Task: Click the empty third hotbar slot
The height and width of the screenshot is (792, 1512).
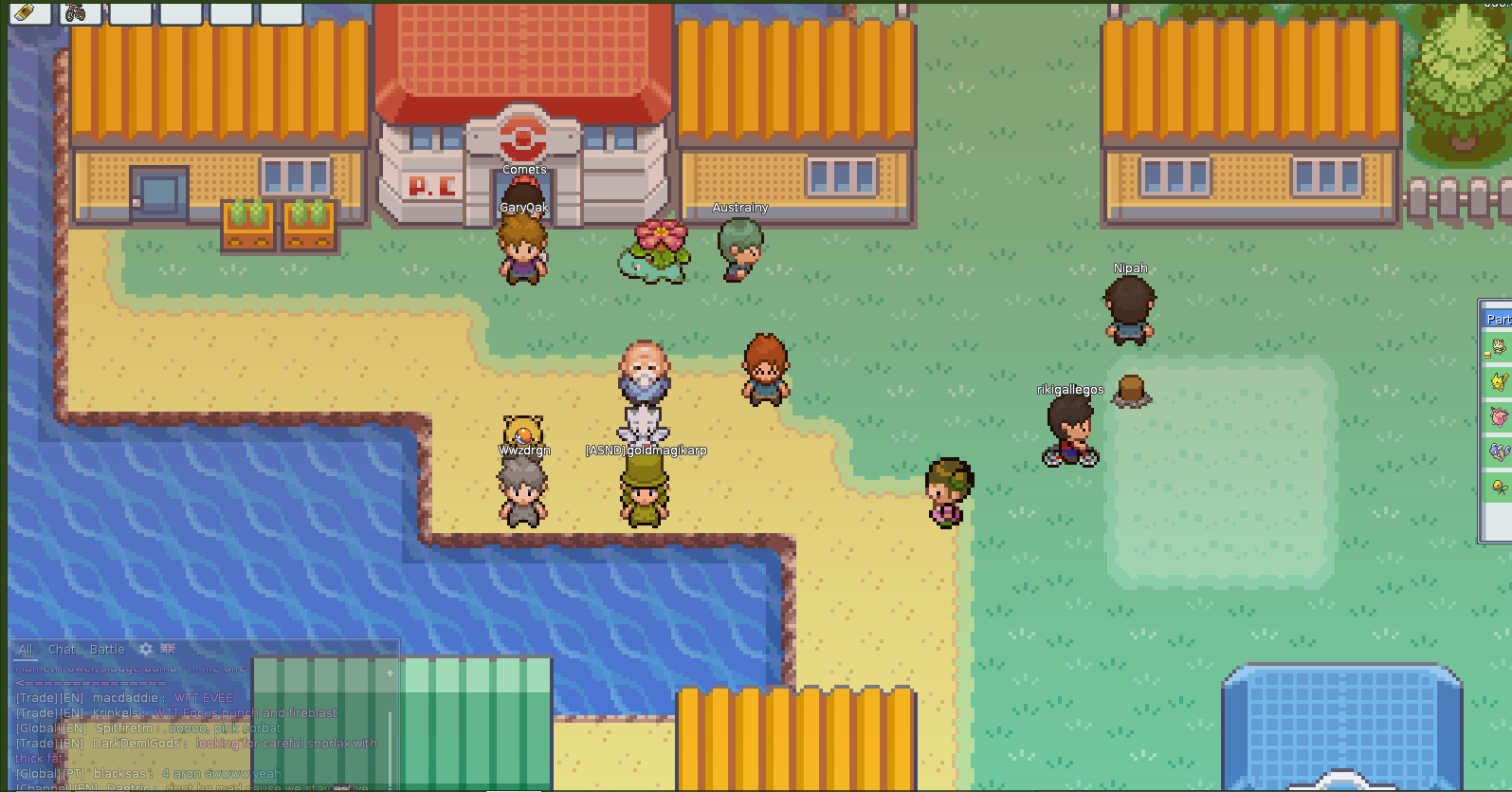Action: (131, 13)
